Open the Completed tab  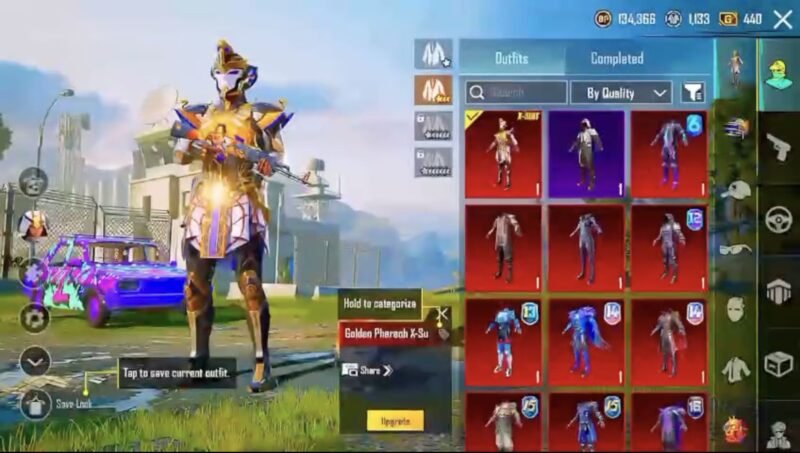[616, 58]
